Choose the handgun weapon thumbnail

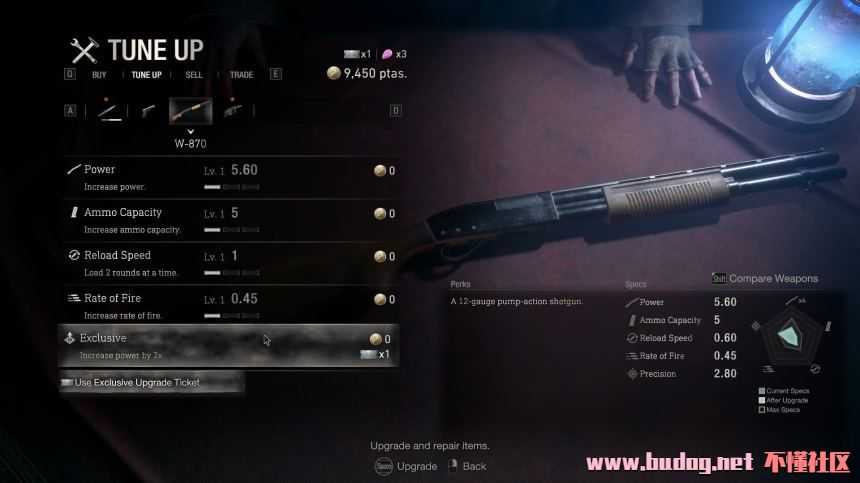tap(148, 111)
